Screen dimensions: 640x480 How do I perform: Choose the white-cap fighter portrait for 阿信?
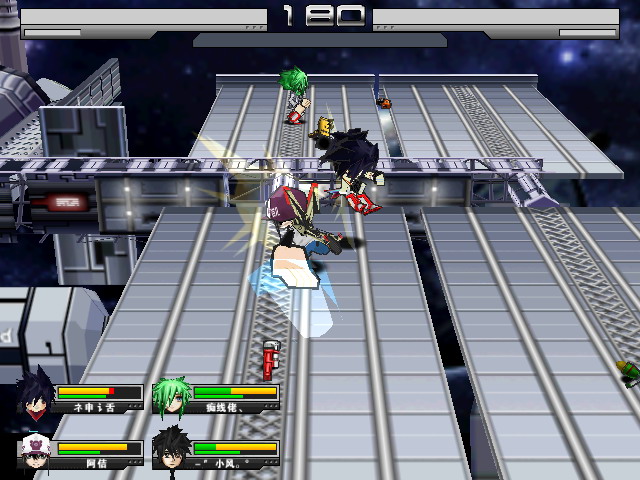[35, 451]
